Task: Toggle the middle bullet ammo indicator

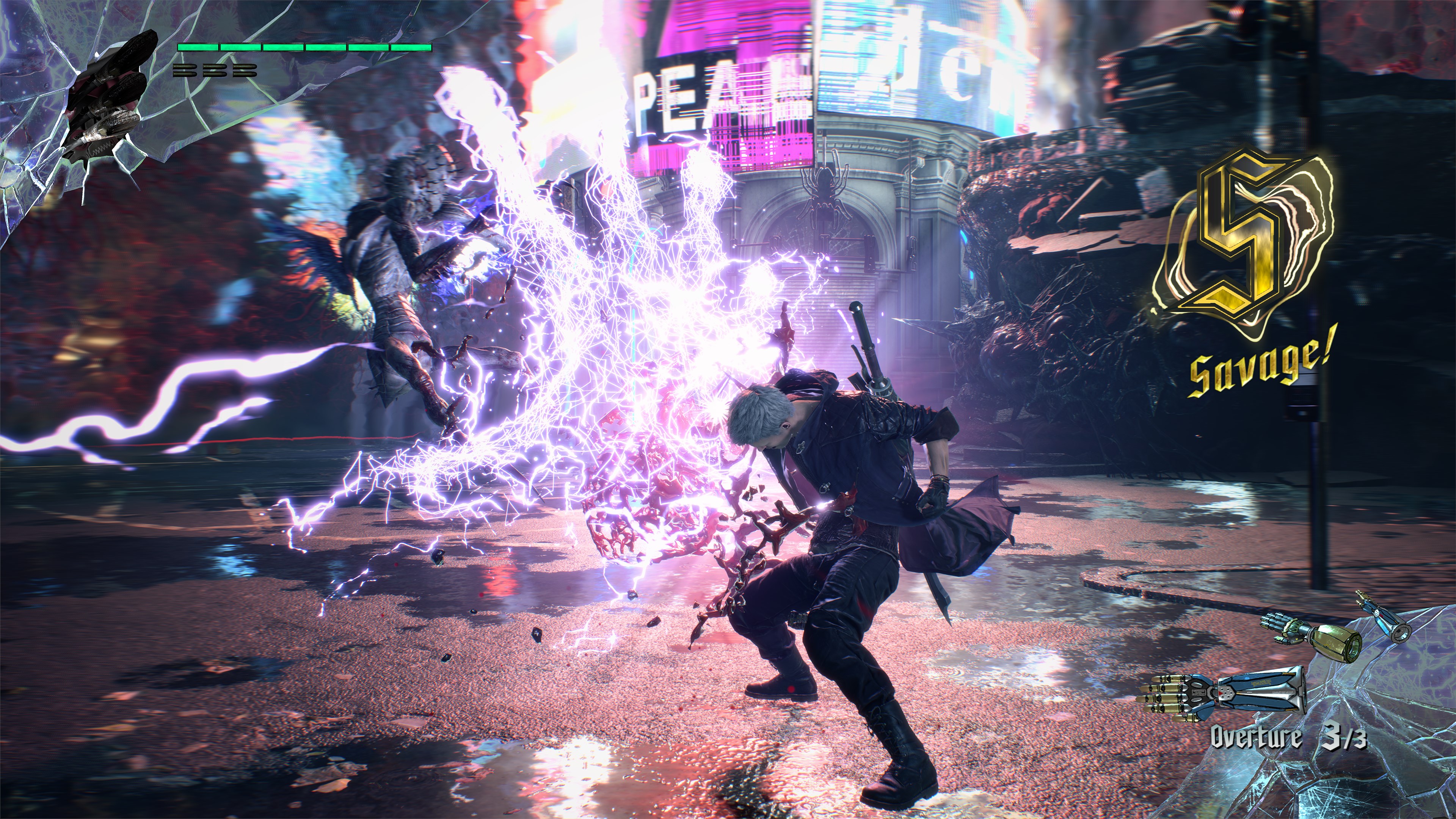Action: 215,71
